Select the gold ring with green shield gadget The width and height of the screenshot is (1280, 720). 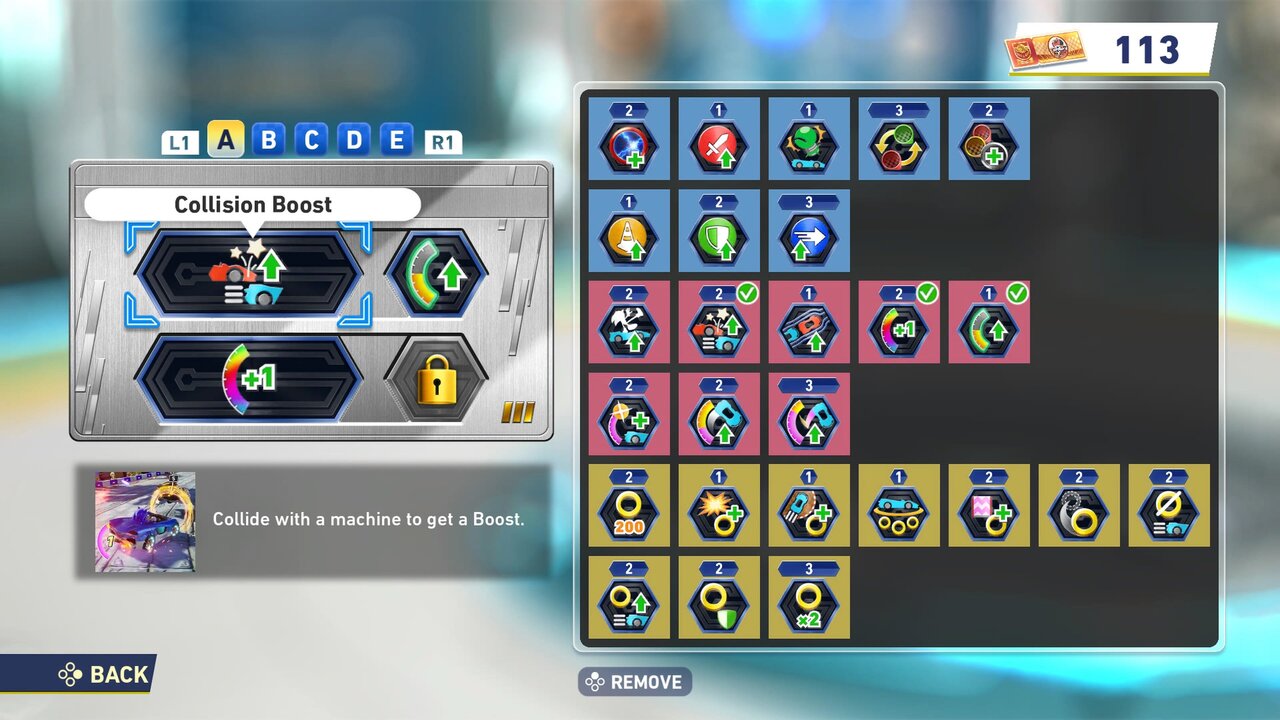(x=719, y=598)
